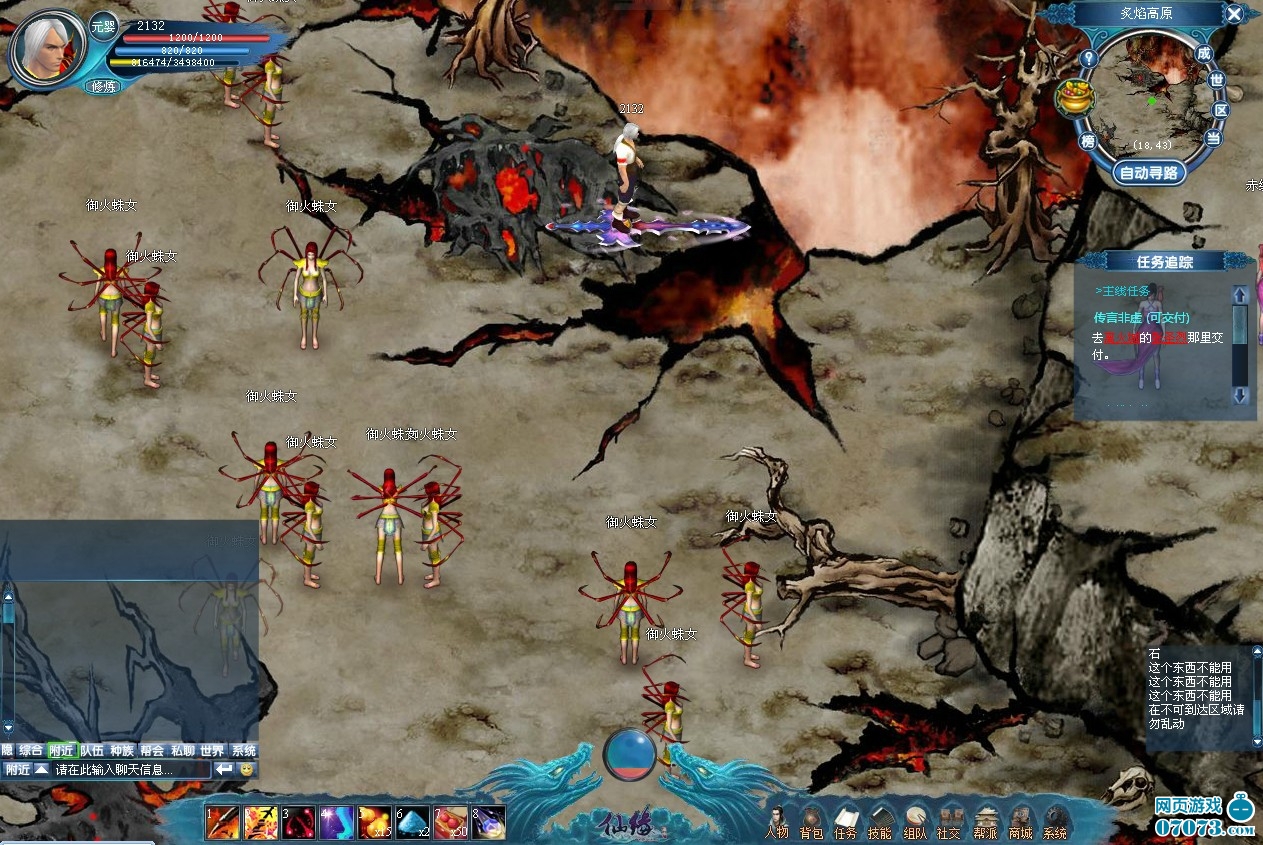Viewport: 1263px width, 845px height.
Task: Open the 榜 ranking button on the minimap
Action: point(1087,142)
